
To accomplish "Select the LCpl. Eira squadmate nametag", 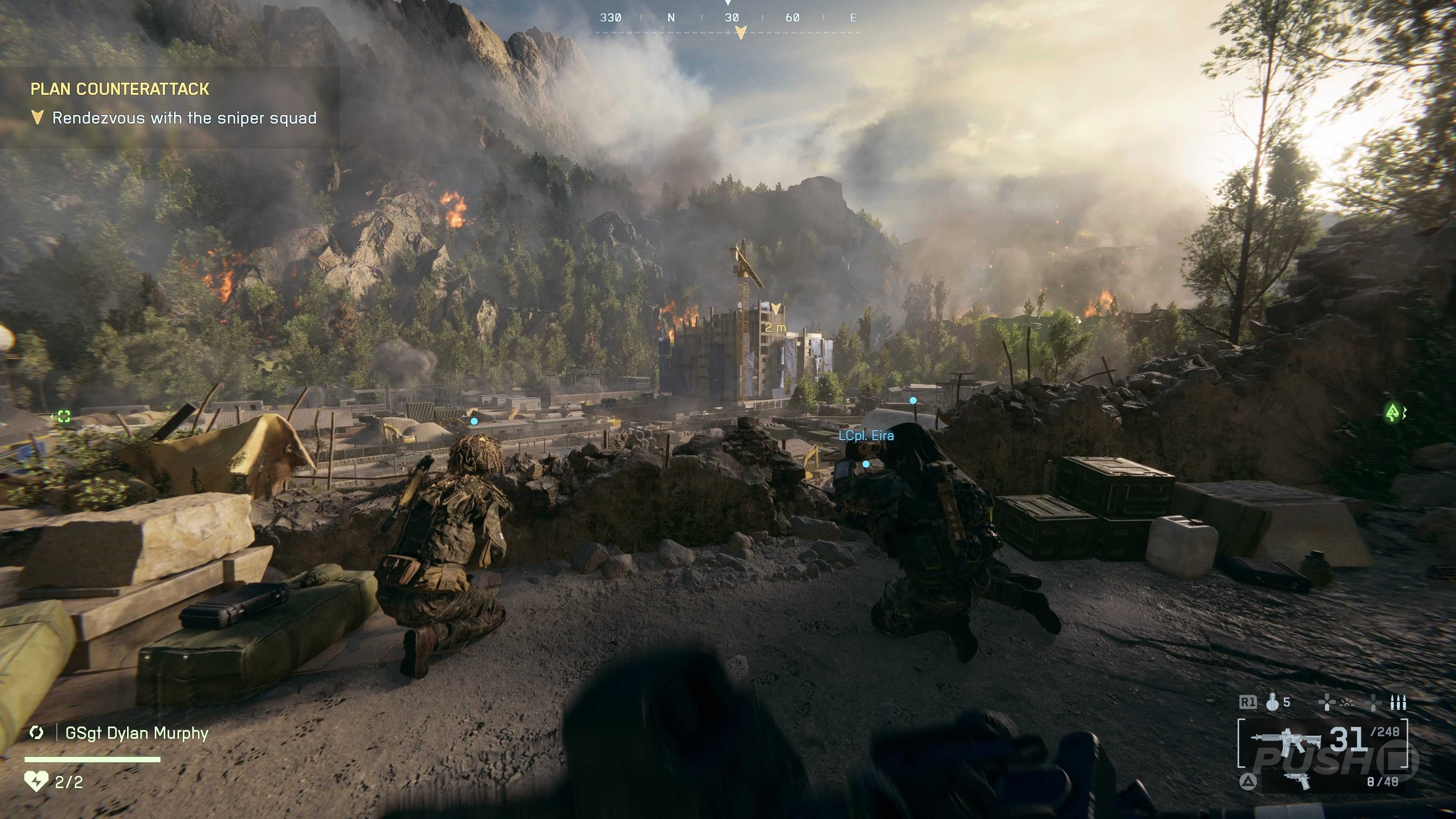I will [866, 436].
